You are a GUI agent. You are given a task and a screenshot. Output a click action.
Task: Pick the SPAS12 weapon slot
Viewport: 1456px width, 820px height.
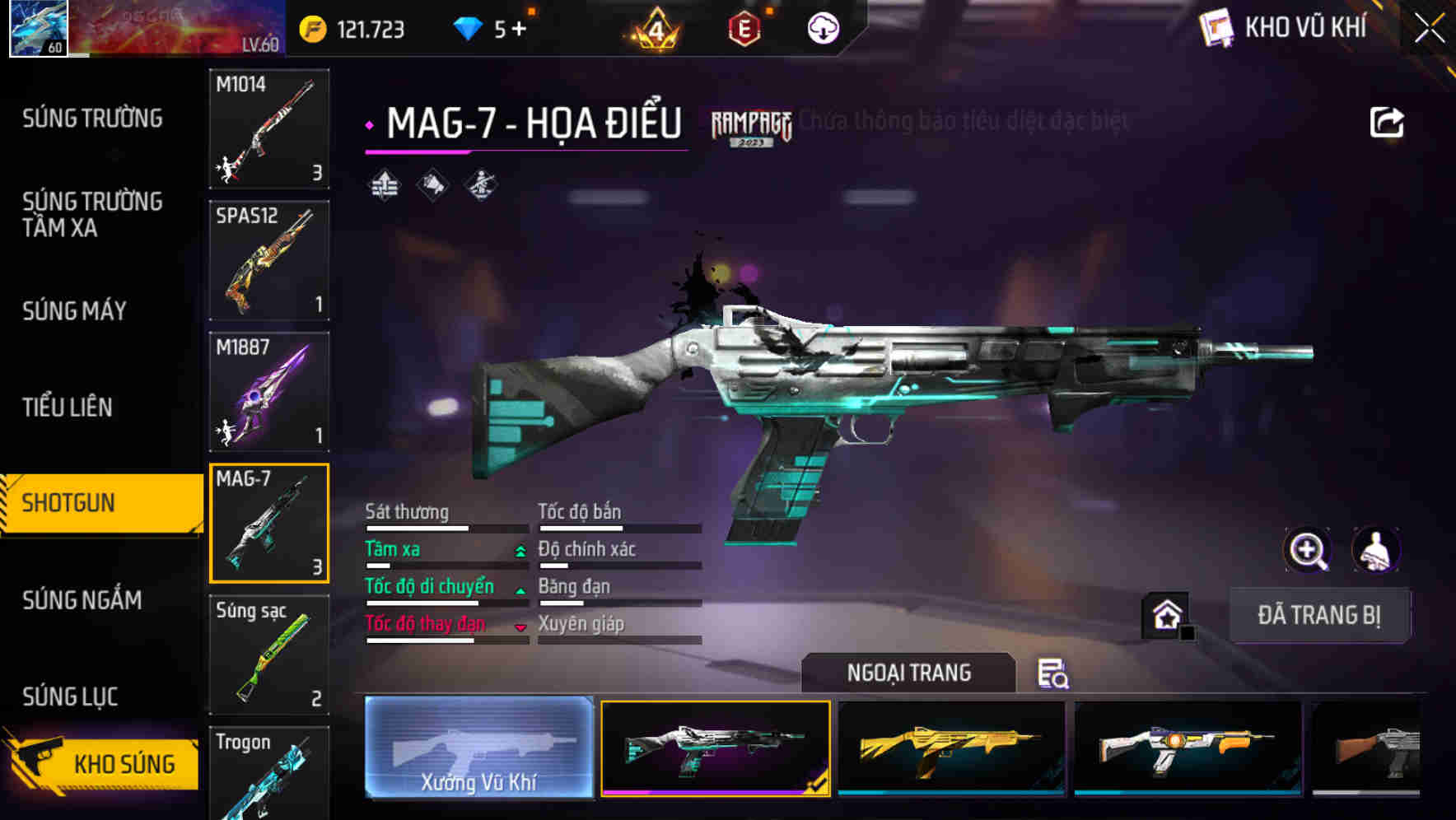[269, 260]
